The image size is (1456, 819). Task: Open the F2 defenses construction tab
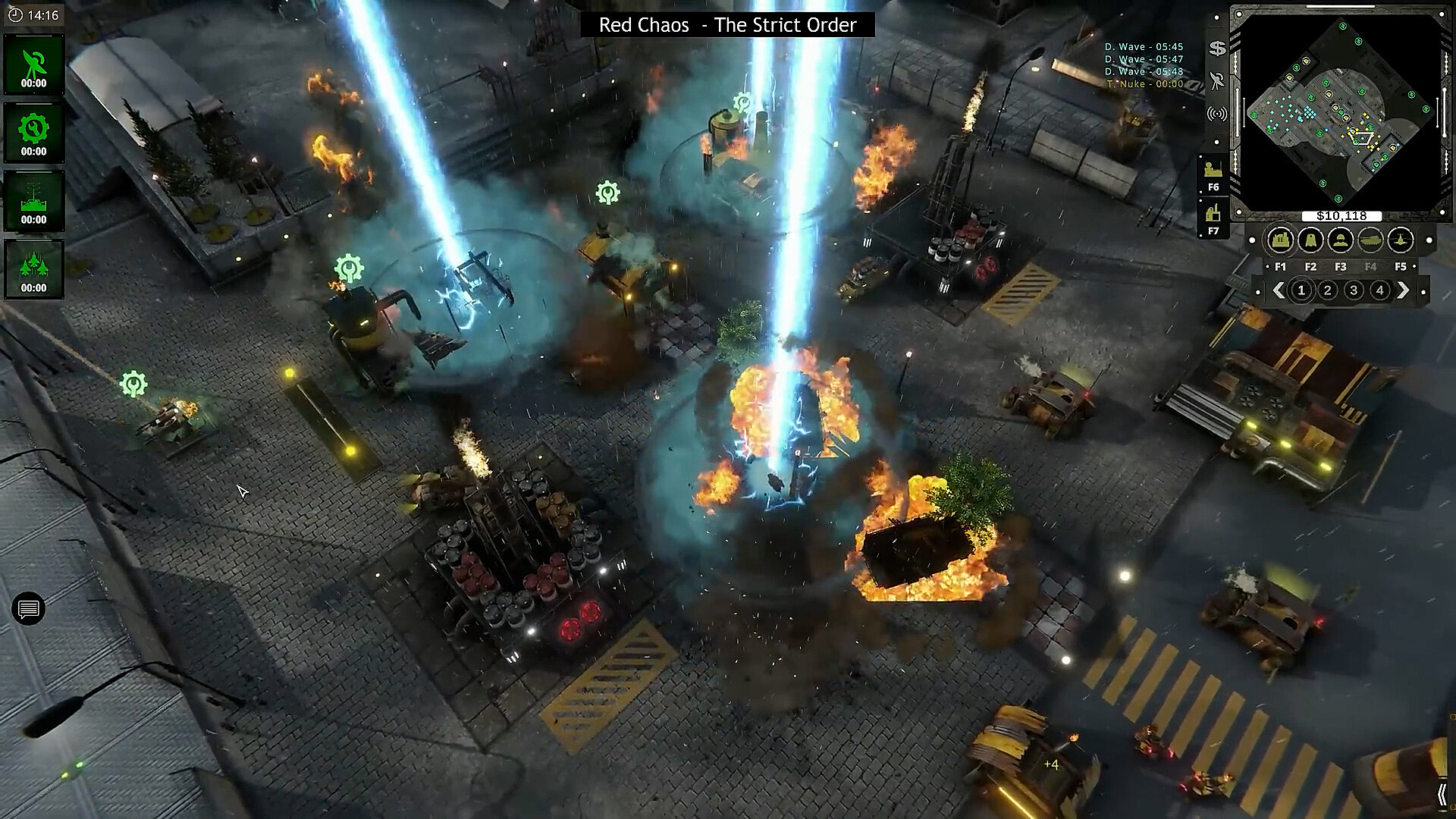click(x=1310, y=241)
